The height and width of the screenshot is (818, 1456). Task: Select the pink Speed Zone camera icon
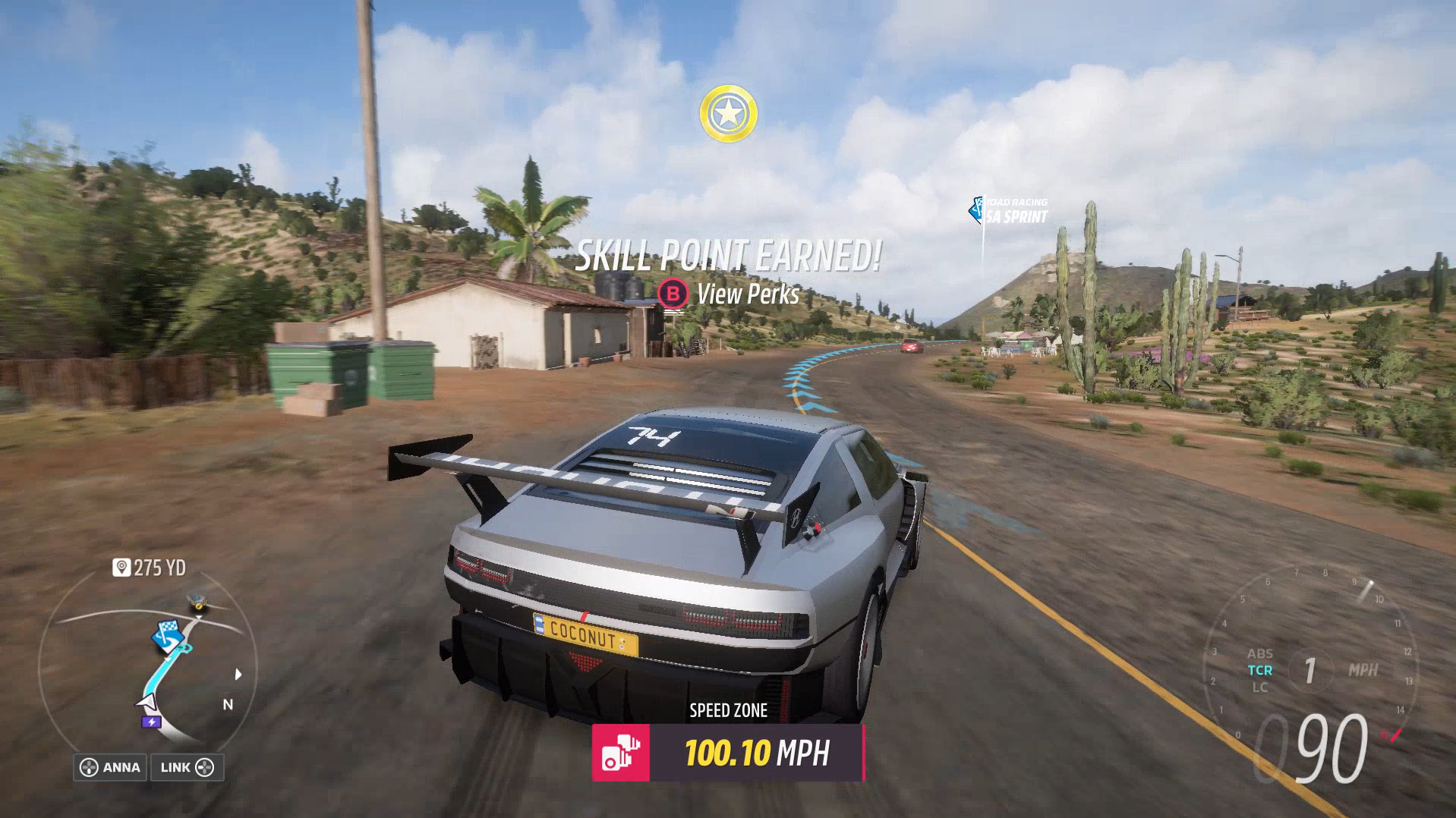[620, 753]
